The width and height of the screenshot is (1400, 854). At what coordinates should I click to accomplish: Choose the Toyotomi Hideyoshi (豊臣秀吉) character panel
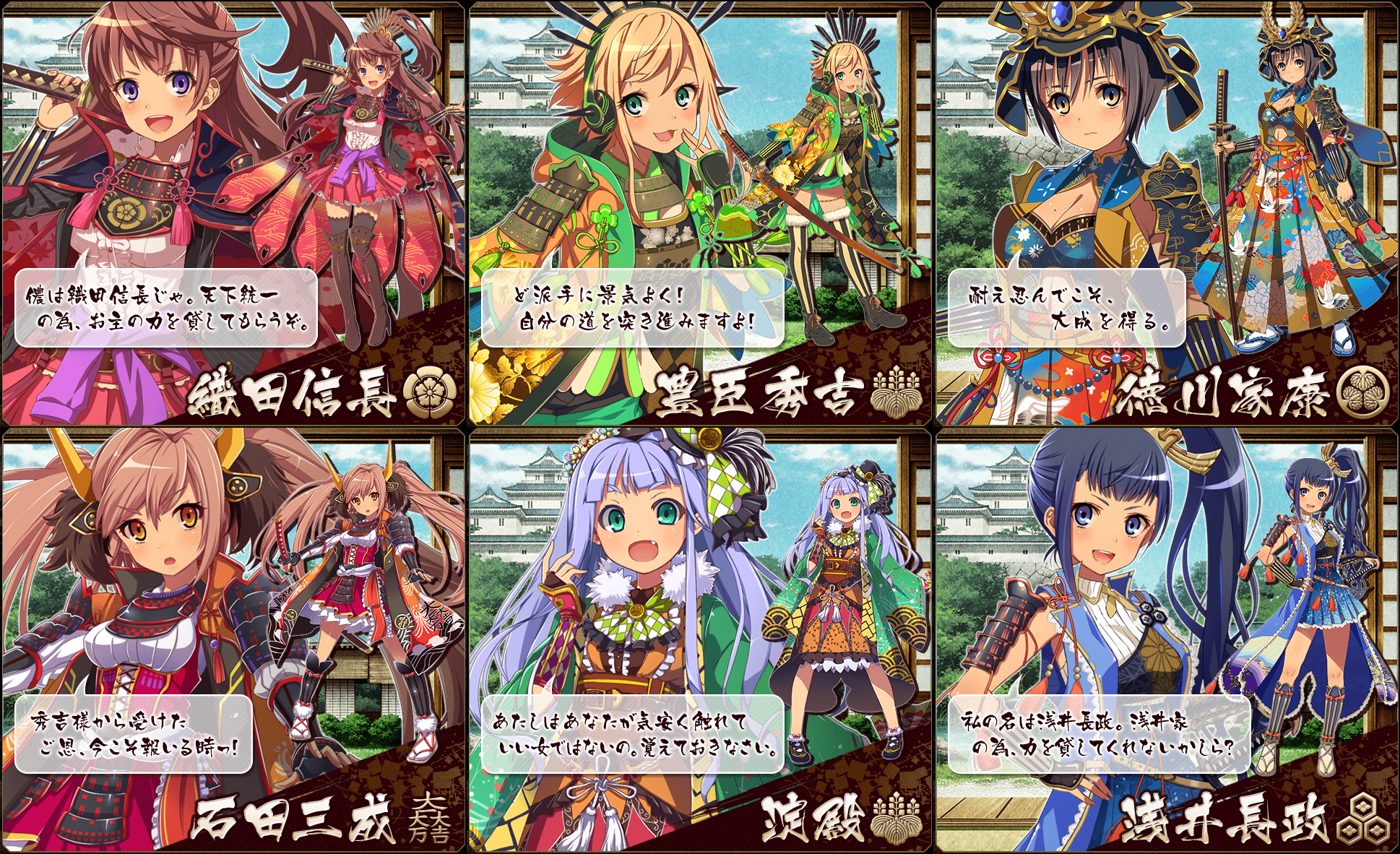pos(699,214)
